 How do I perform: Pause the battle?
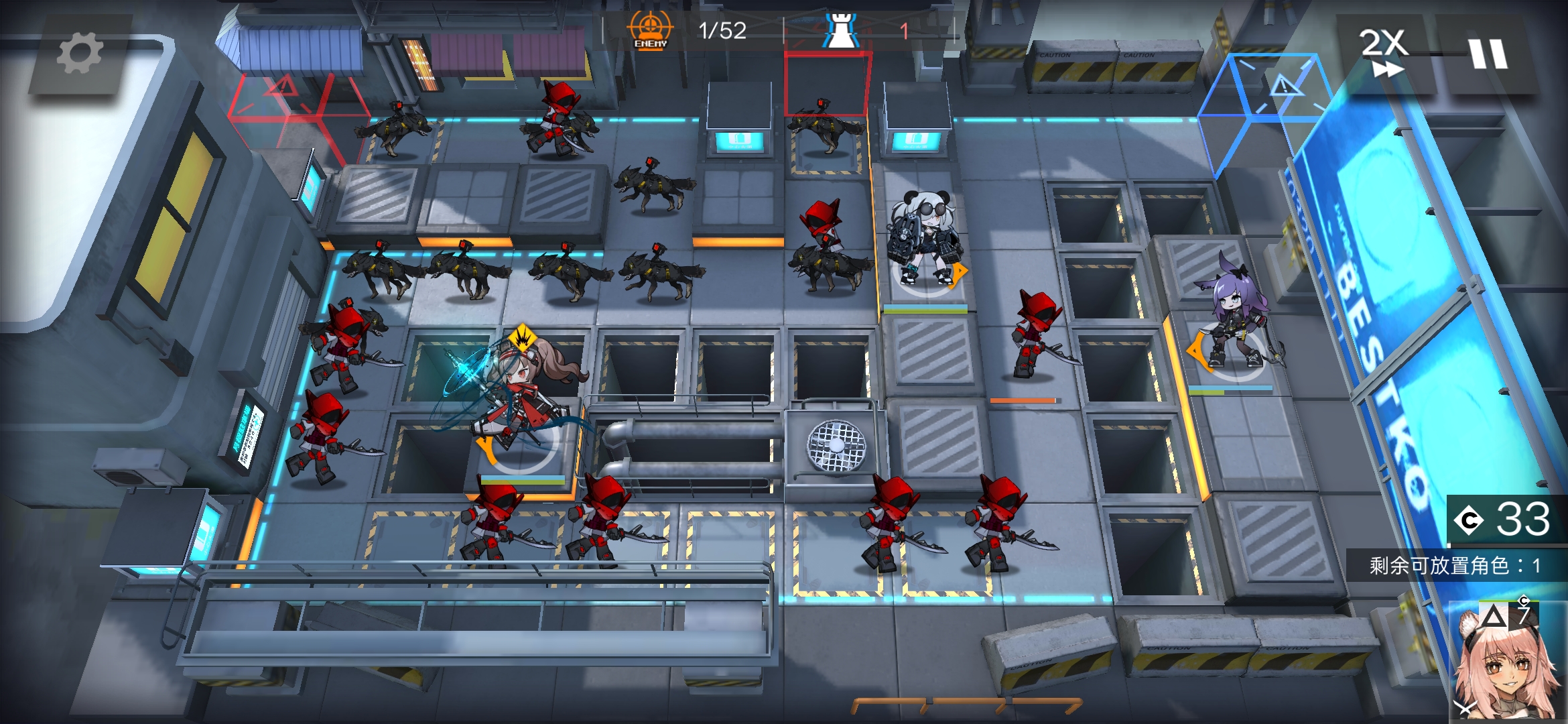[1488, 54]
